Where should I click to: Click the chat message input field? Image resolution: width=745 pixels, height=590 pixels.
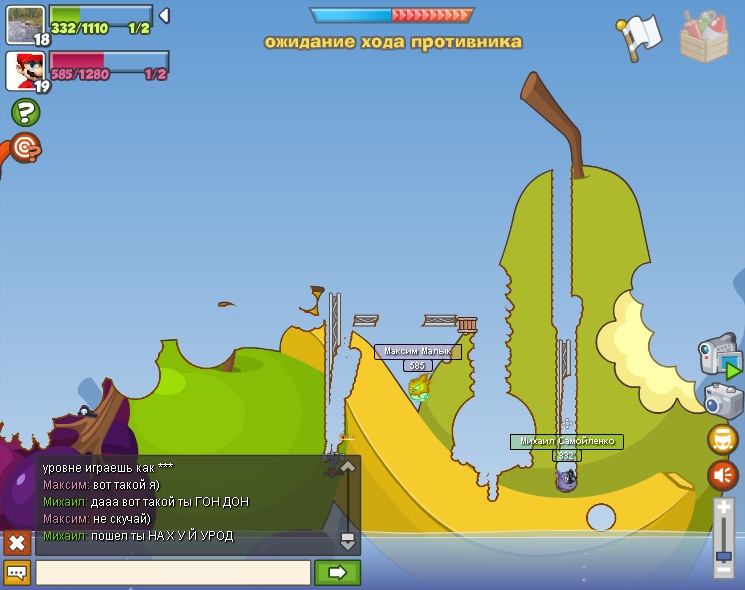[173, 573]
